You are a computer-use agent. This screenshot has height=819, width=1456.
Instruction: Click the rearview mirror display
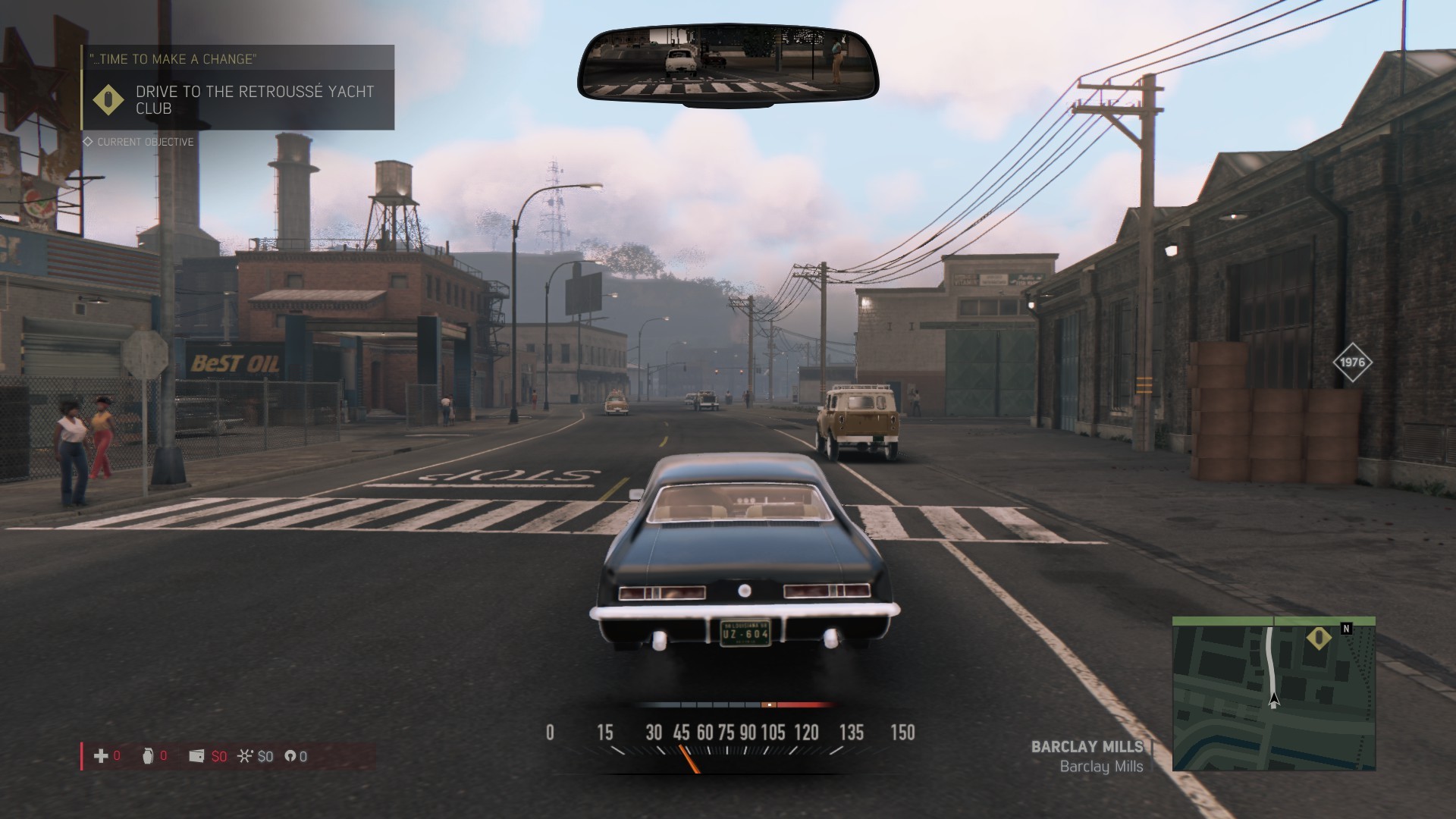coord(728,64)
